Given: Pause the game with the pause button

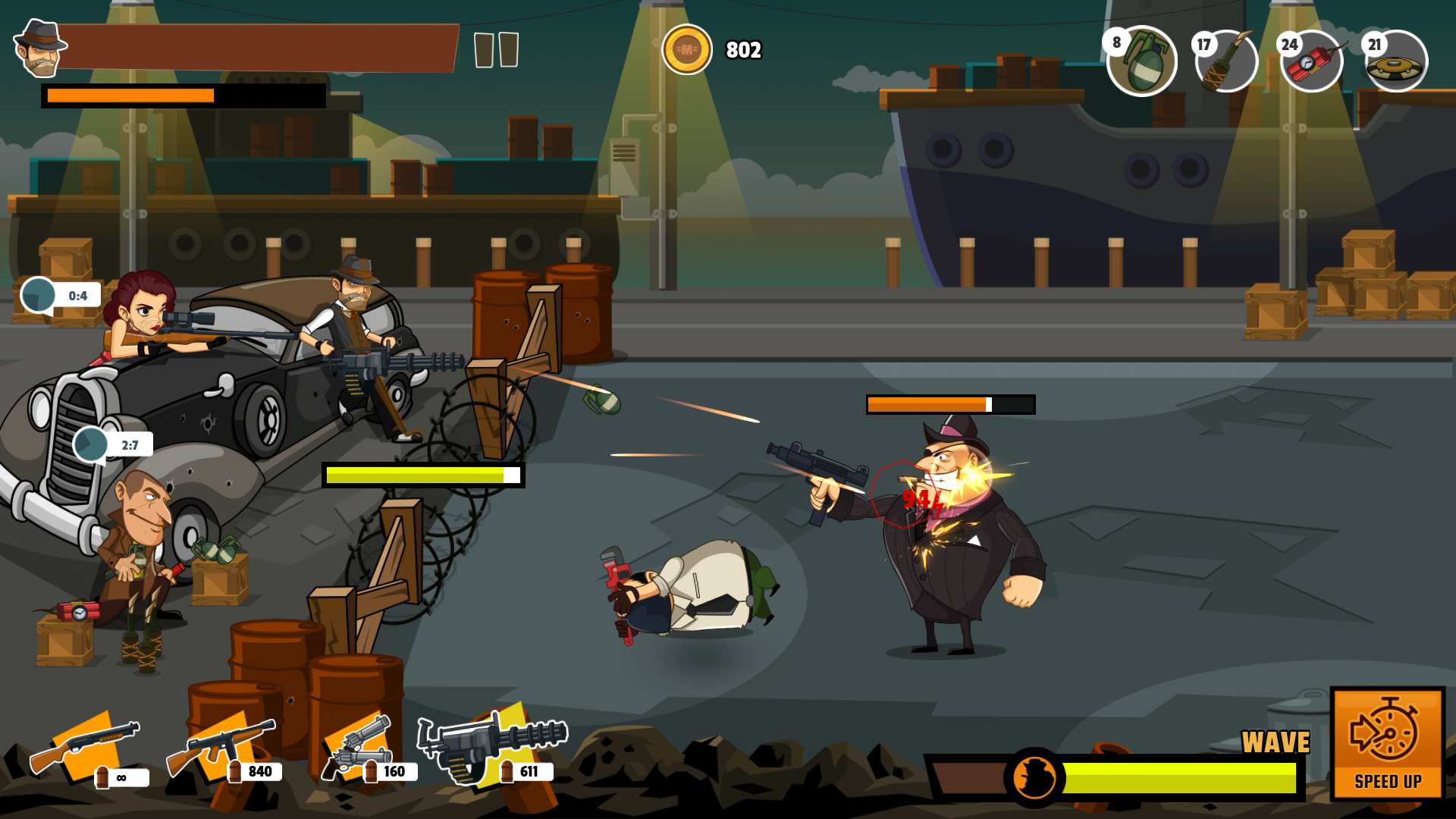Looking at the screenshot, I should [x=496, y=50].
